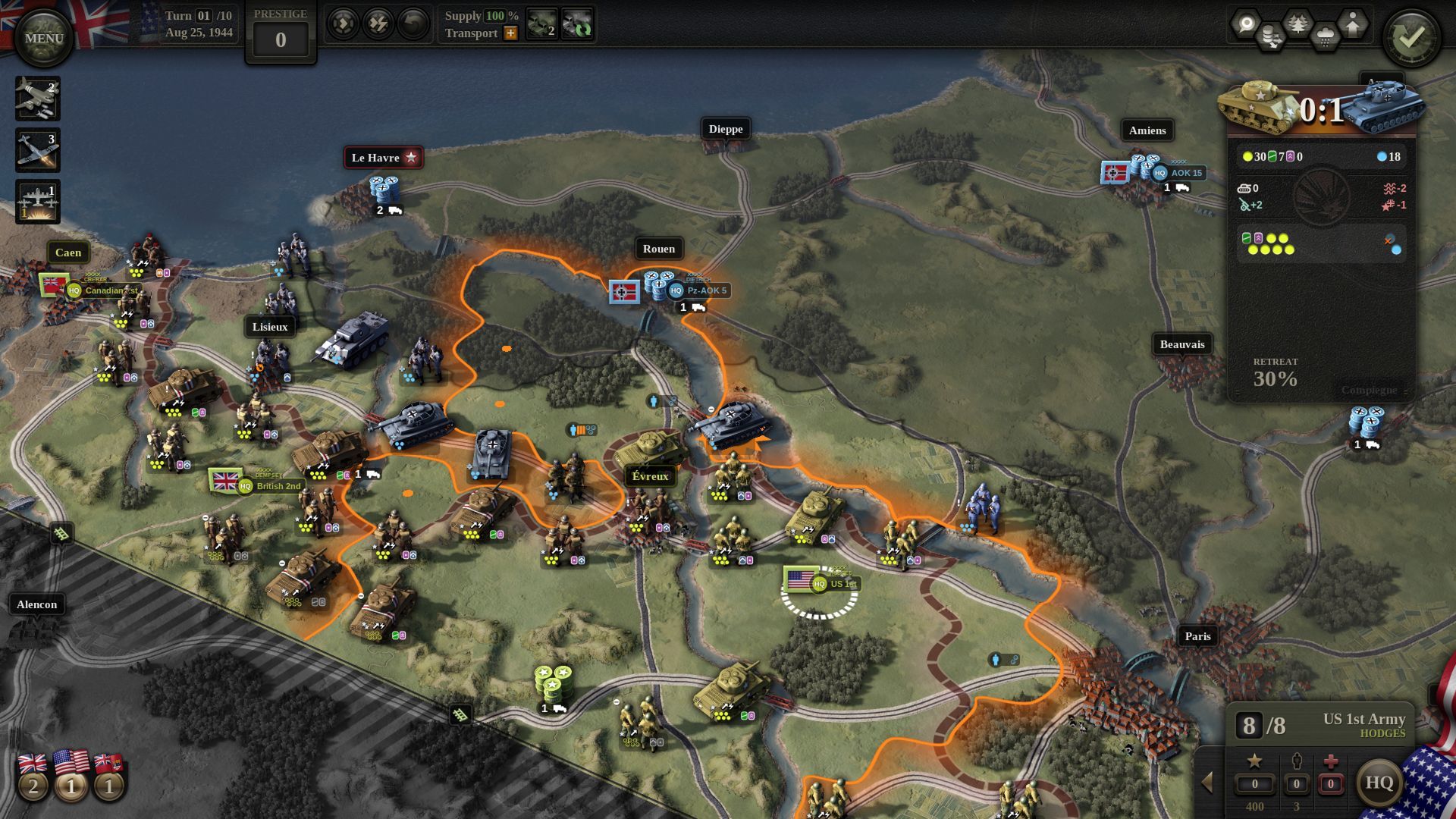
Task: Add transport with the orange plus button
Action: click(510, 33)
